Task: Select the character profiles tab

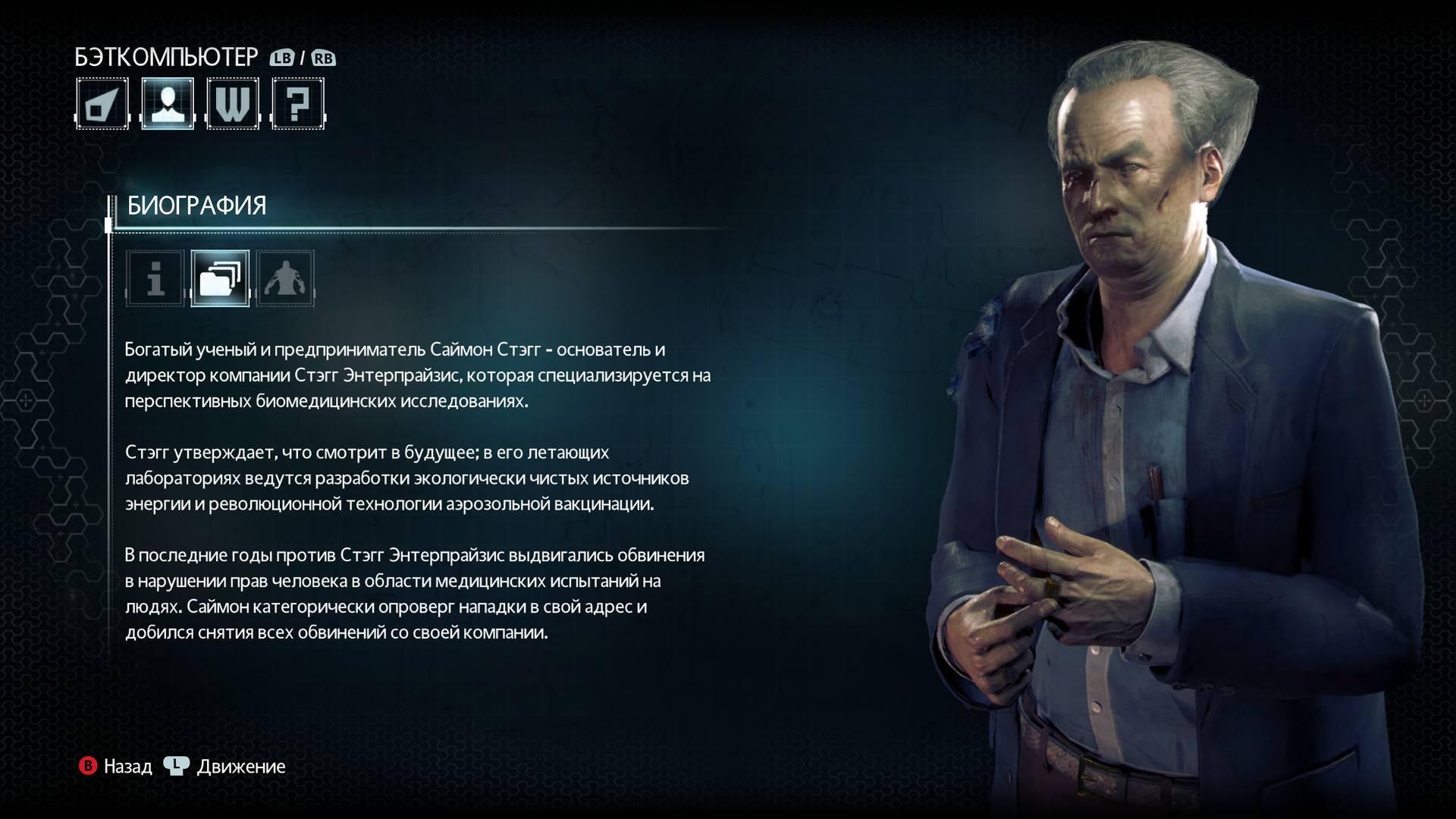Action: [x=168, y=104]
